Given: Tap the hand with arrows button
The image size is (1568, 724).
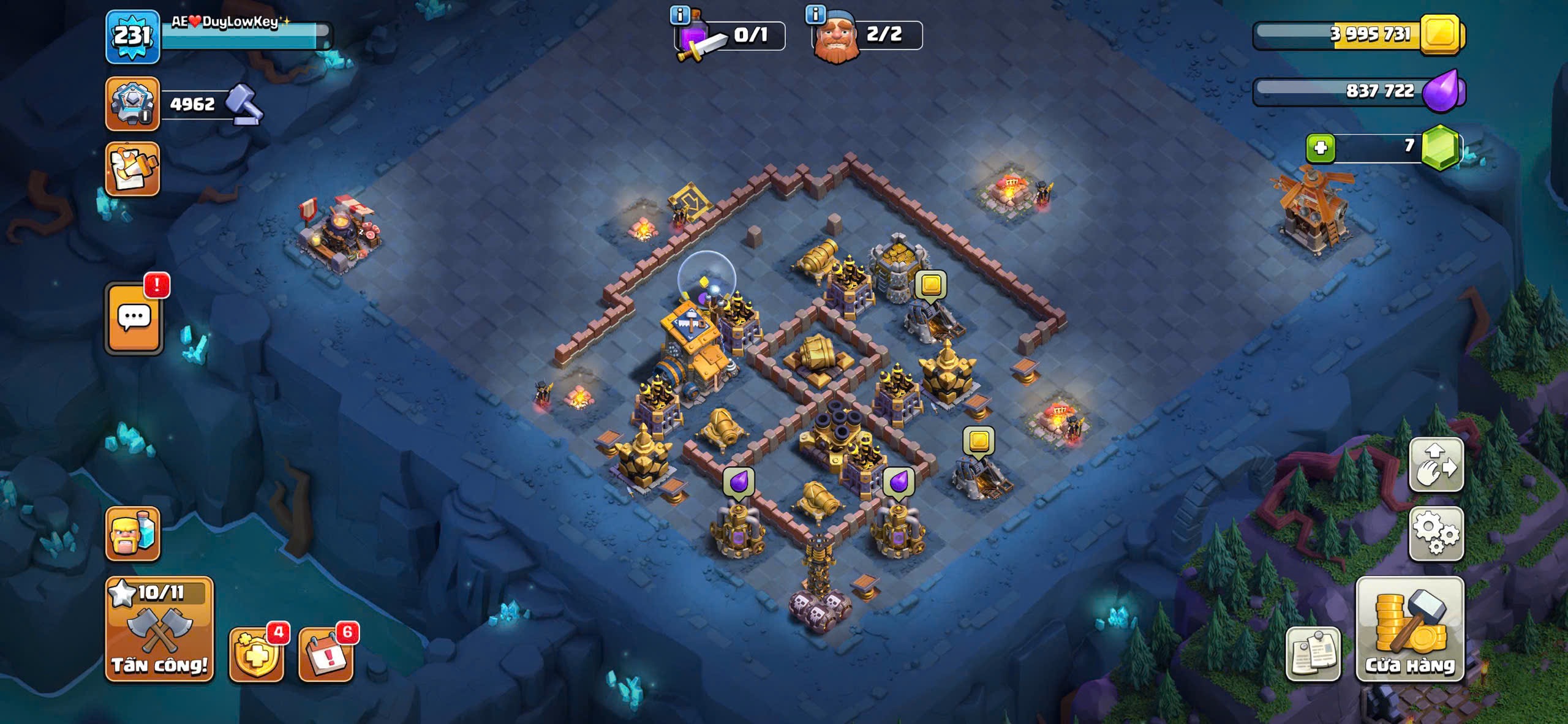Looking at the screenshot, I should pyautogui.click(x=1436, y=465).
